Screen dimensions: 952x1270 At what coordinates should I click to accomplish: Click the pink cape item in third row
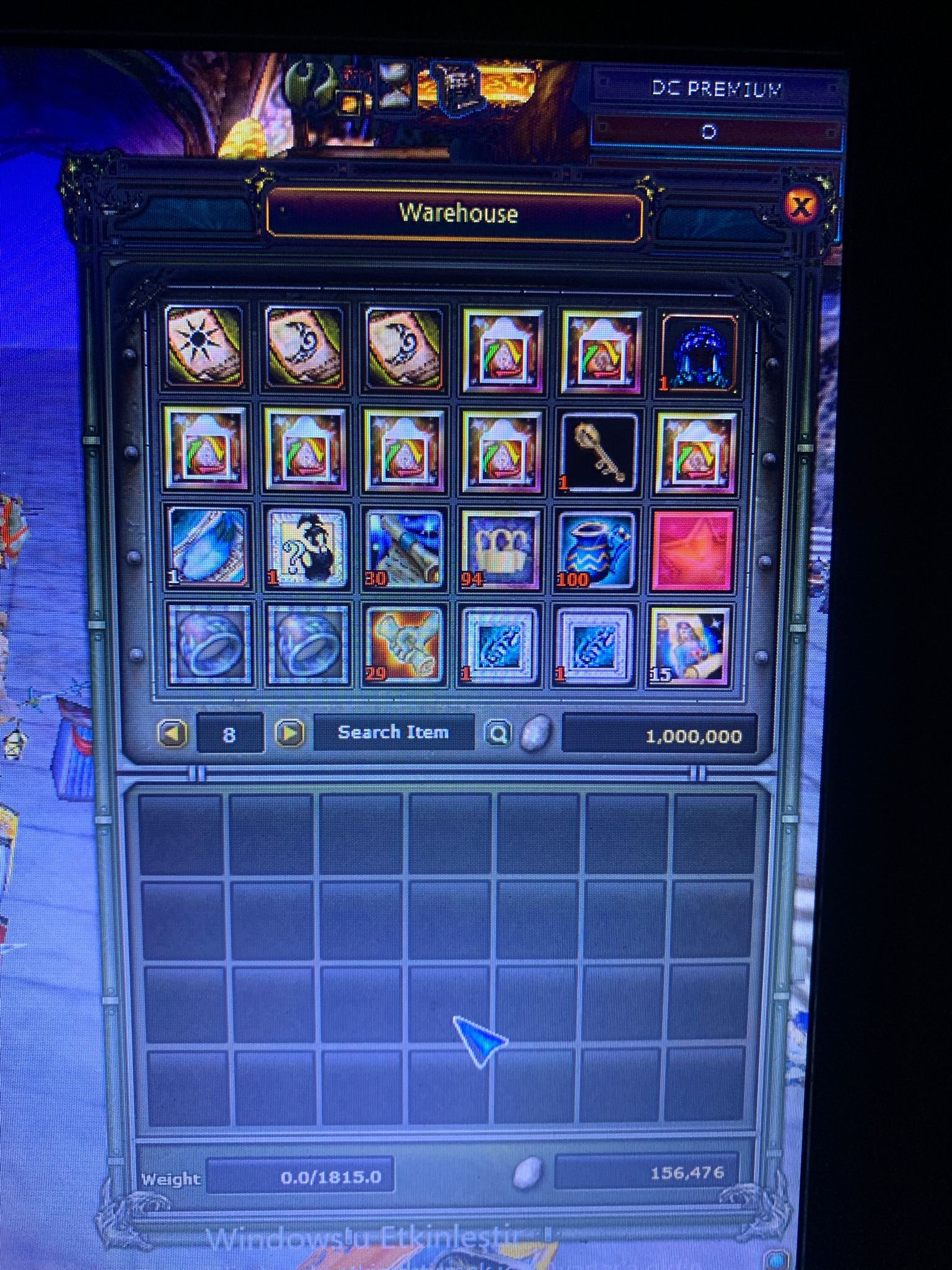pos(693,547)
